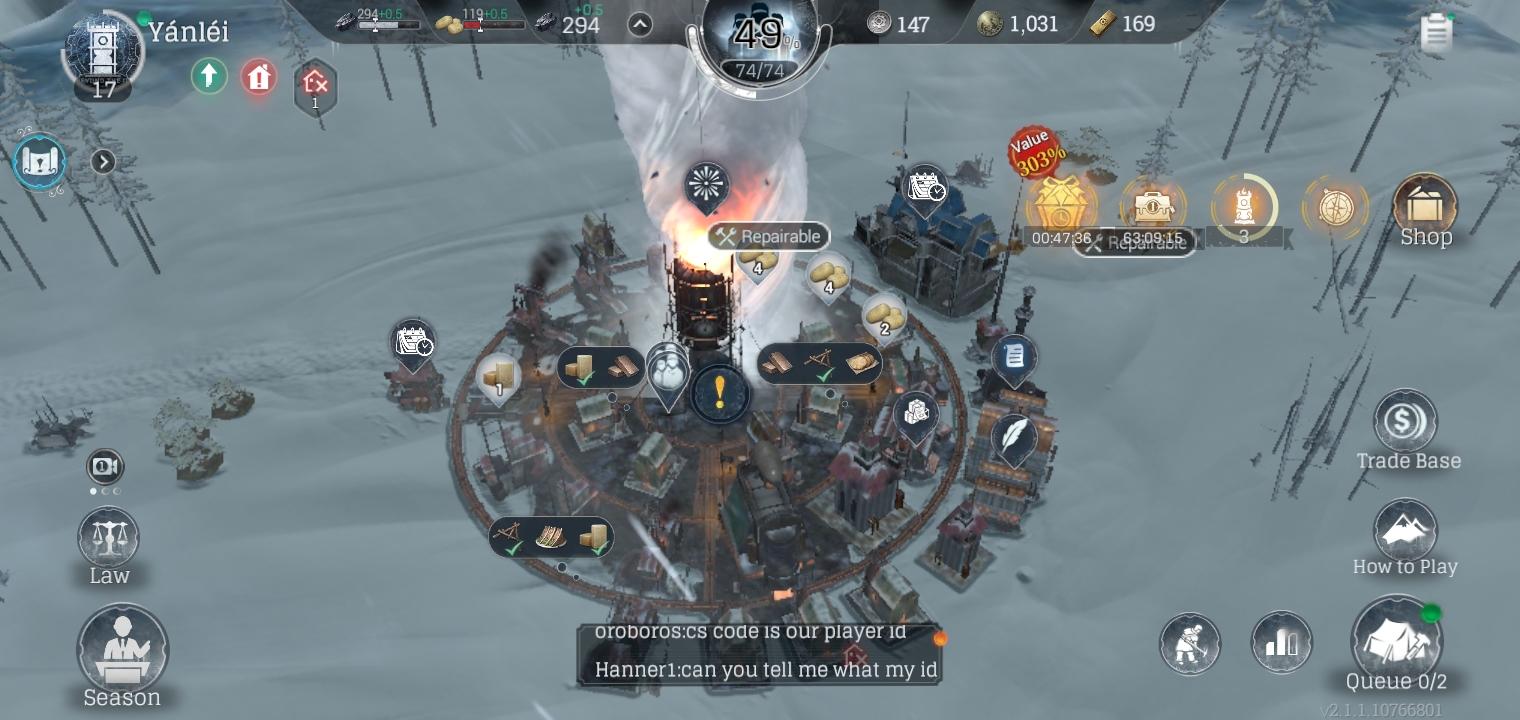
Task: Collapse the resource bar with the up chevron
Action: coord(640,23)
